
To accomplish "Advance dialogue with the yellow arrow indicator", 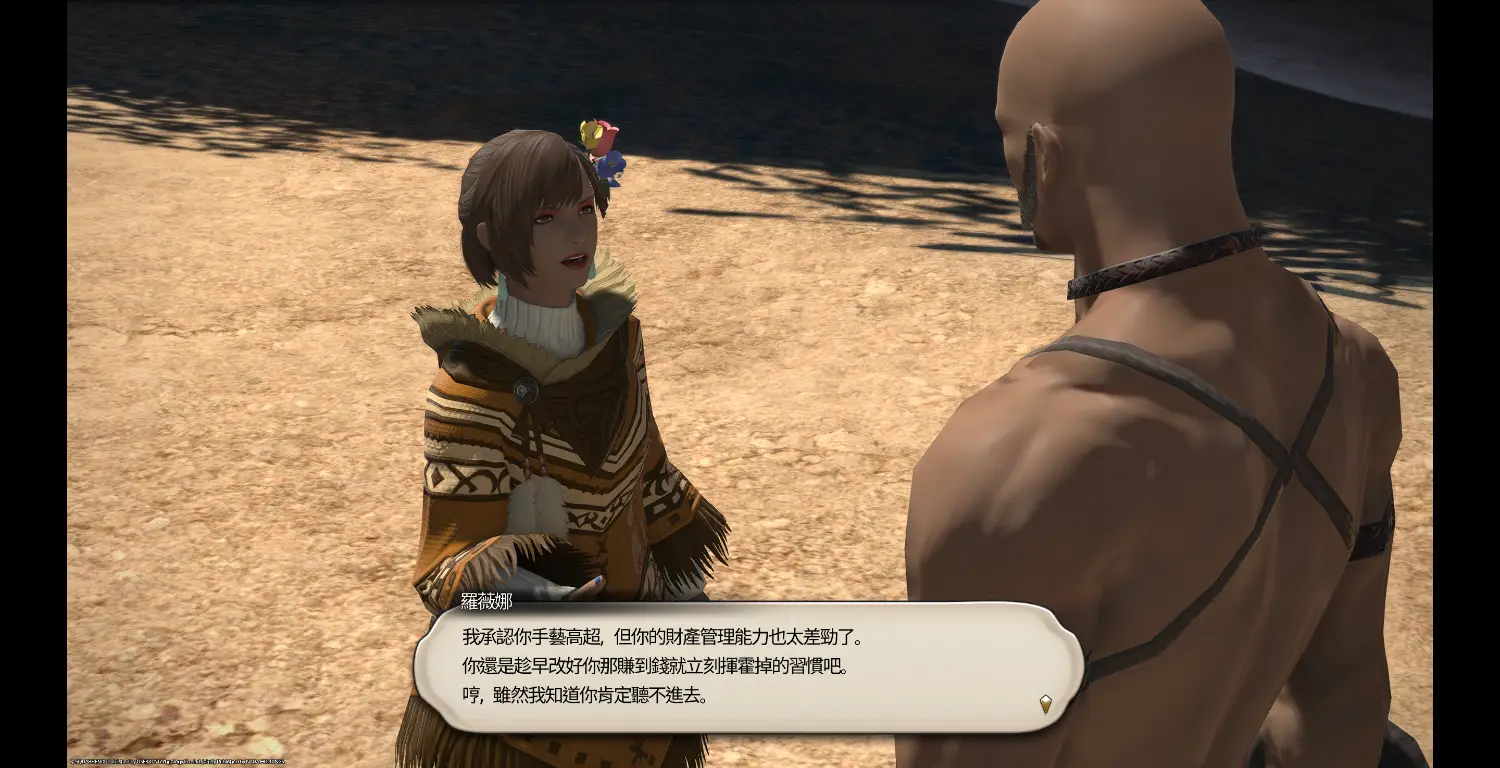I will tap(1045, 703).
